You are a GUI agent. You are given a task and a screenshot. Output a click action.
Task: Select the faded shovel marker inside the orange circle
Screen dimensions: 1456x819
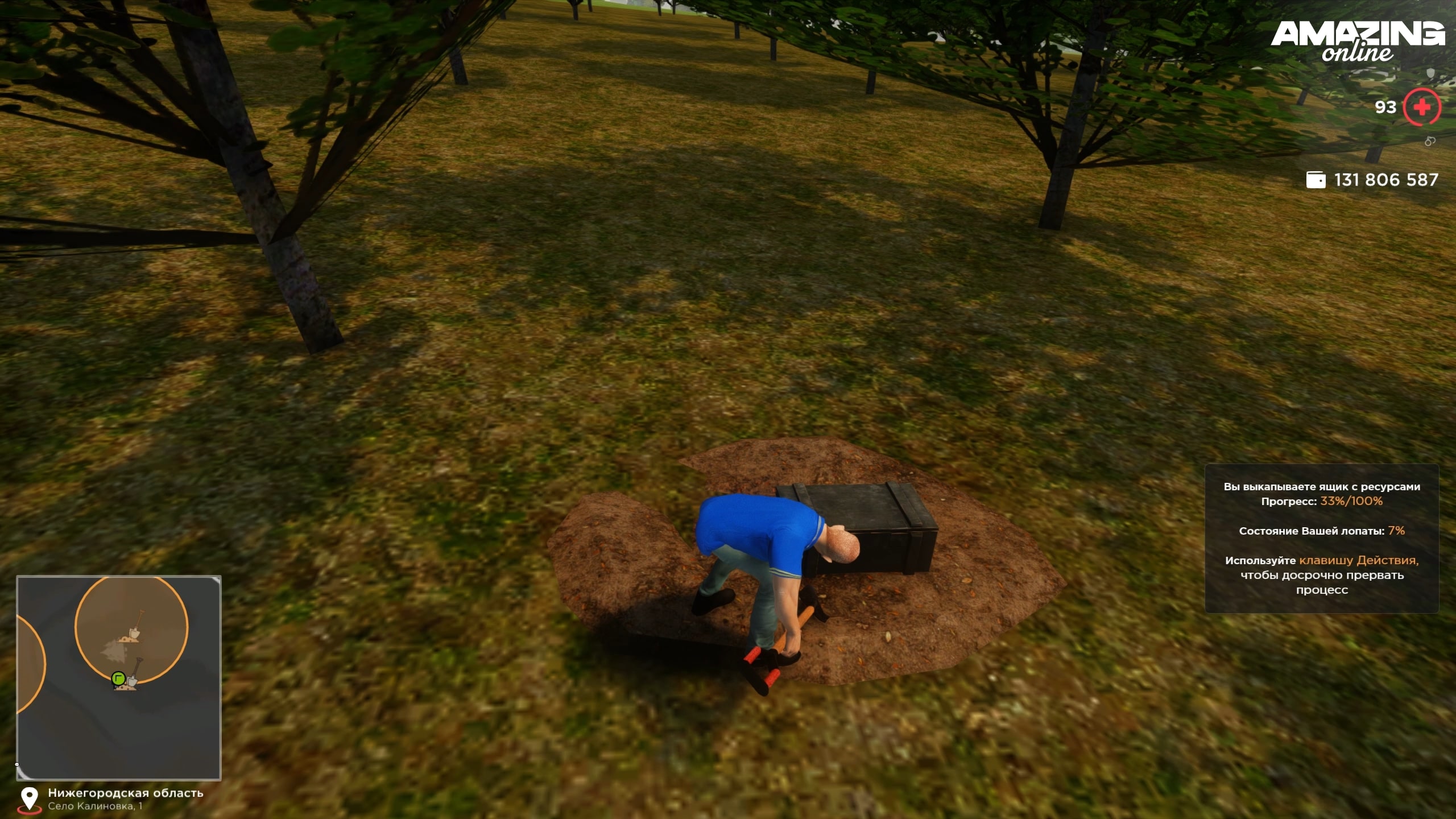click(135, 627)
